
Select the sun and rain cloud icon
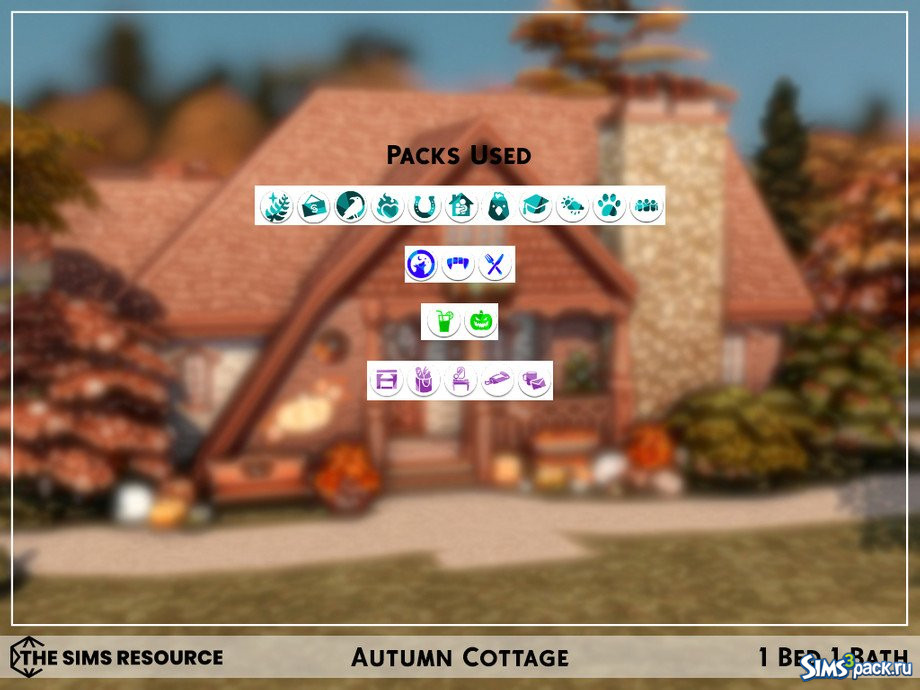point(572,207)
